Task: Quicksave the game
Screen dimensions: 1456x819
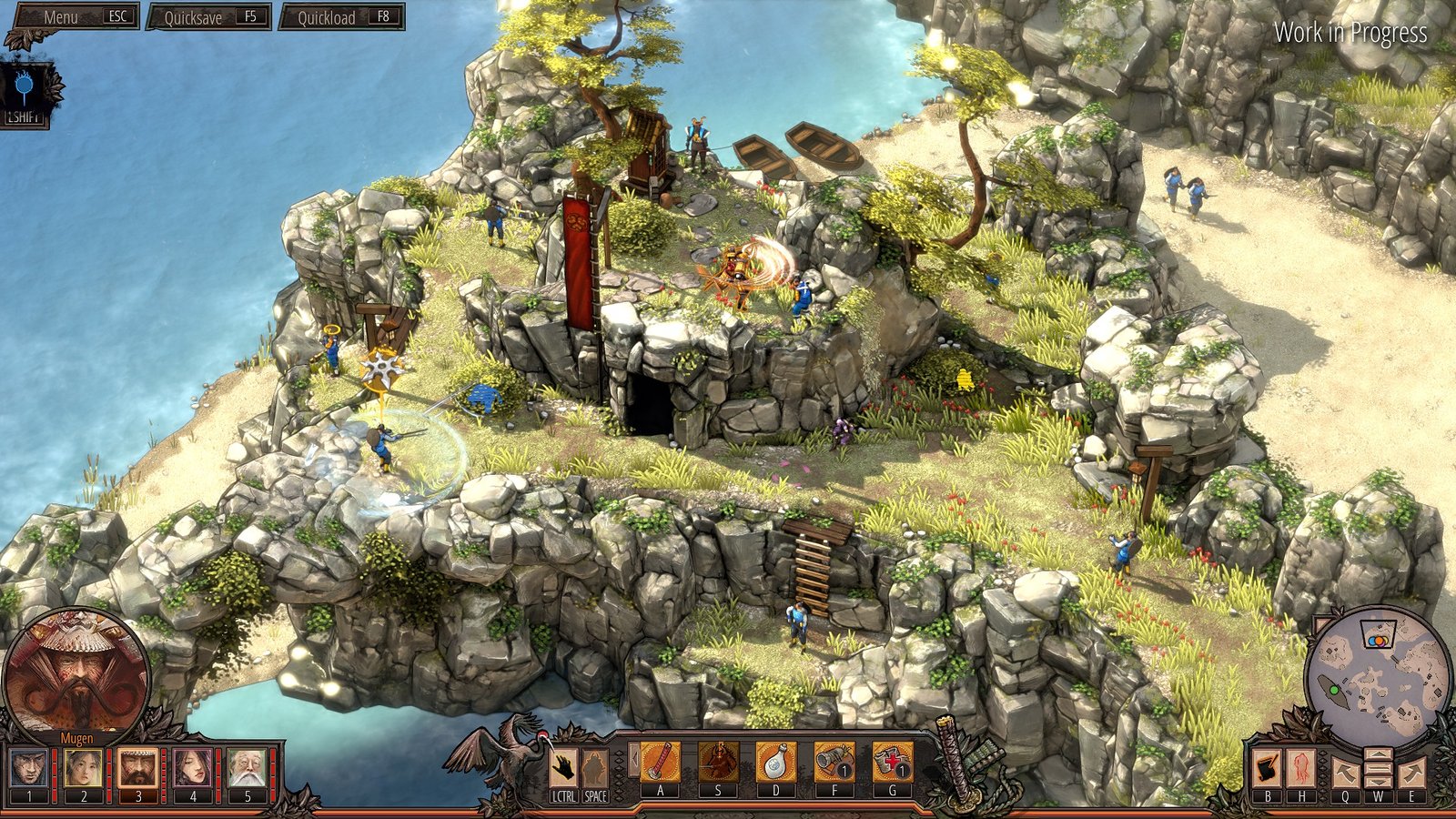Action: pyautogui.click(x=208, y=17)
